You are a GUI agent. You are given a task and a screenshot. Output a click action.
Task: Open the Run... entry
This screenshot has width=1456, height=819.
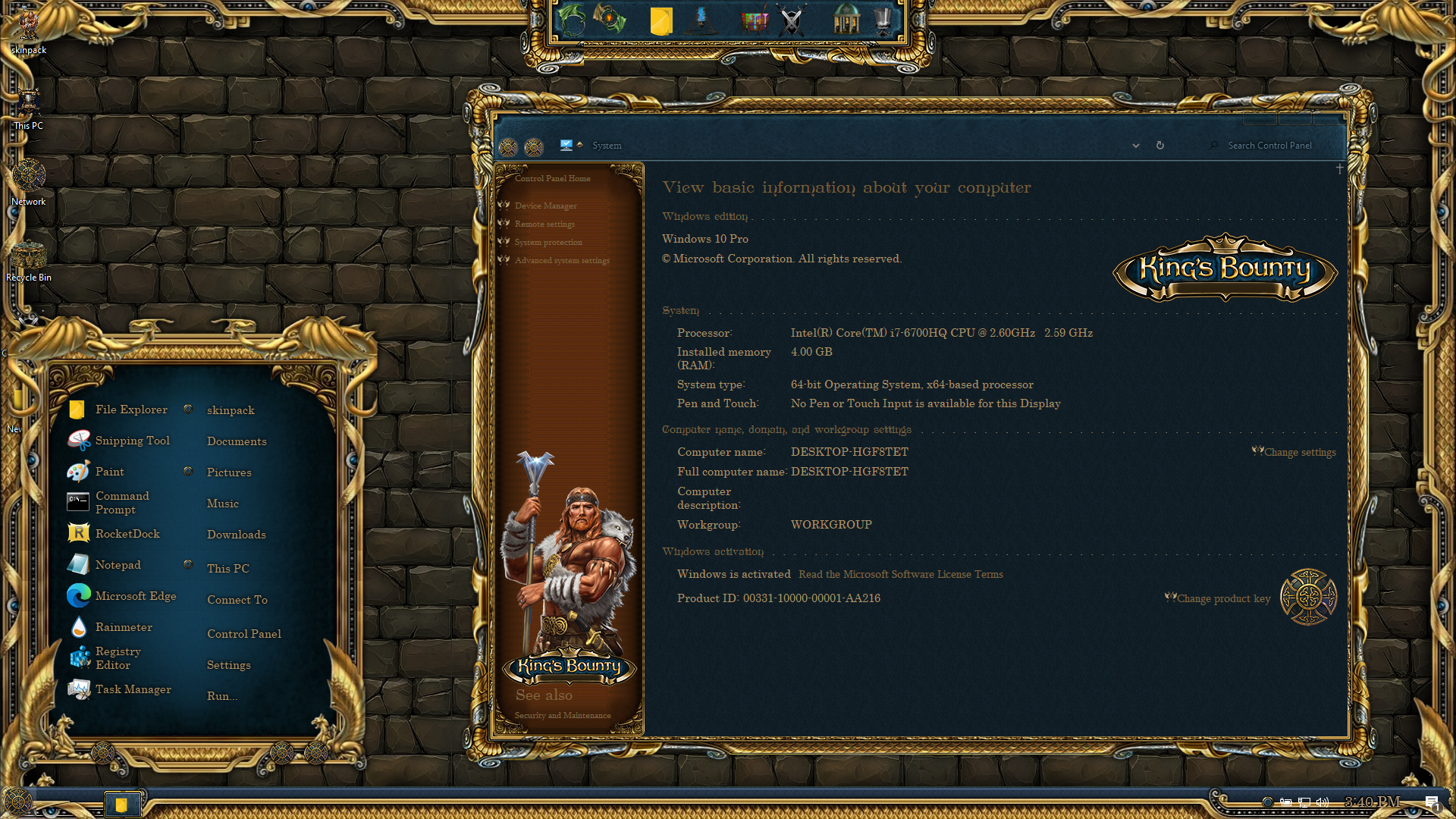click(x=222, y=696)
